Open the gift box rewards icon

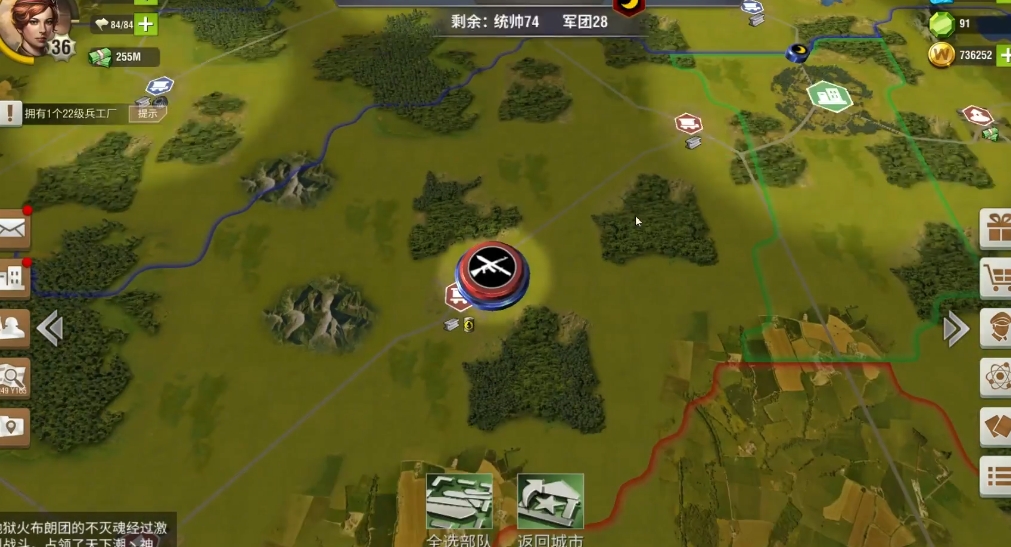point(996,229)
